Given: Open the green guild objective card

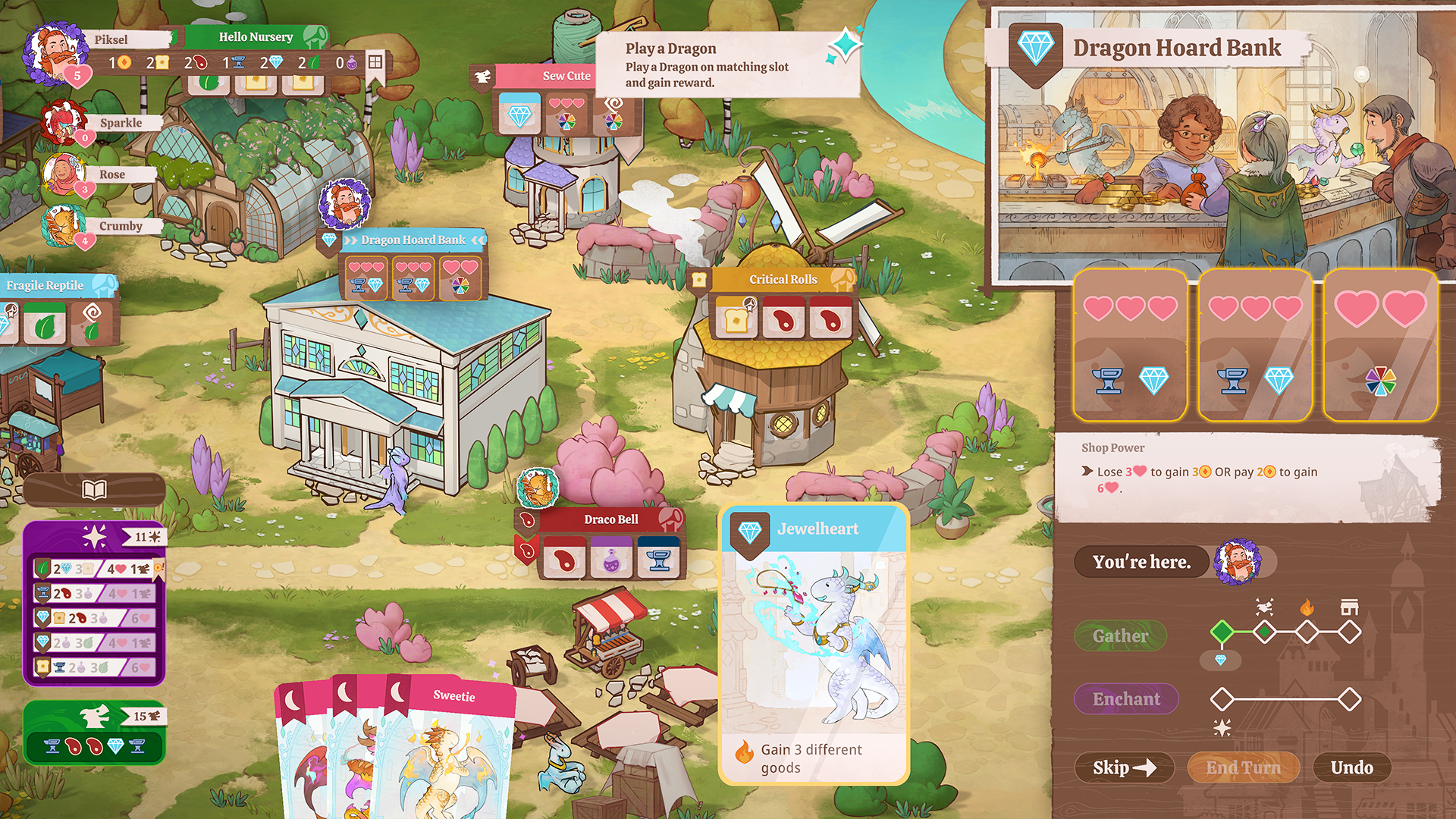Looking at the screenshot, I should pos(94,732).
